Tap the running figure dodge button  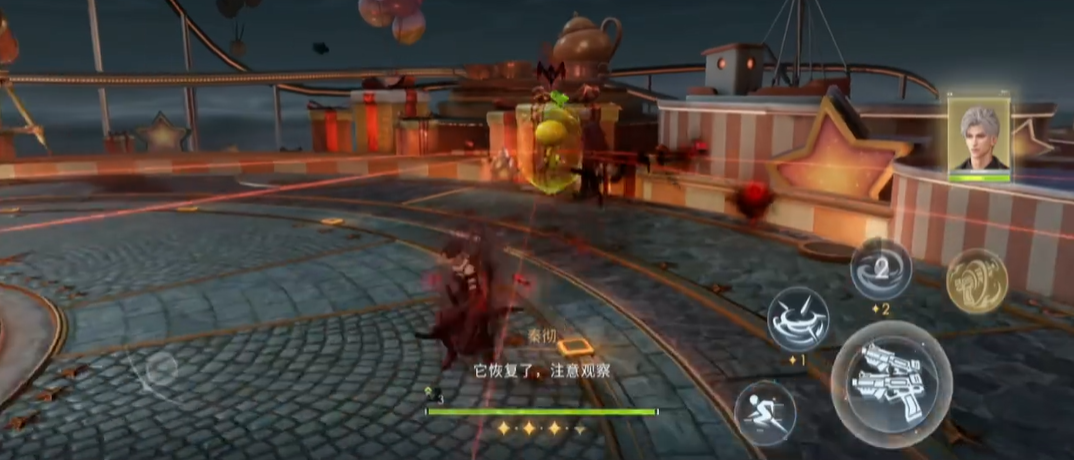(x=765, y=412)
